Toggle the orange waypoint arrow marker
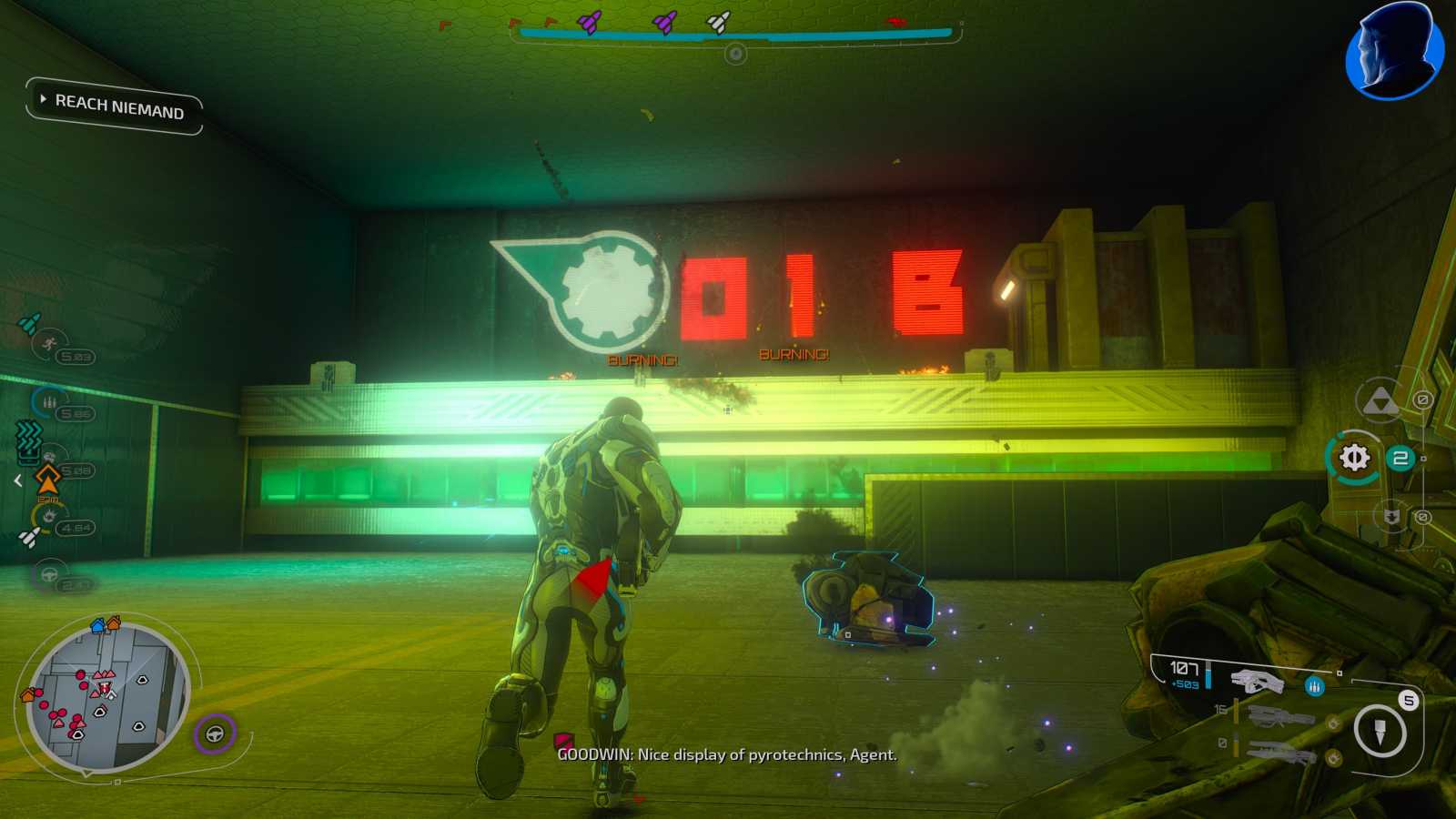Image resolution: width=1456 pixels, height=819 pixels. [47, 479]
